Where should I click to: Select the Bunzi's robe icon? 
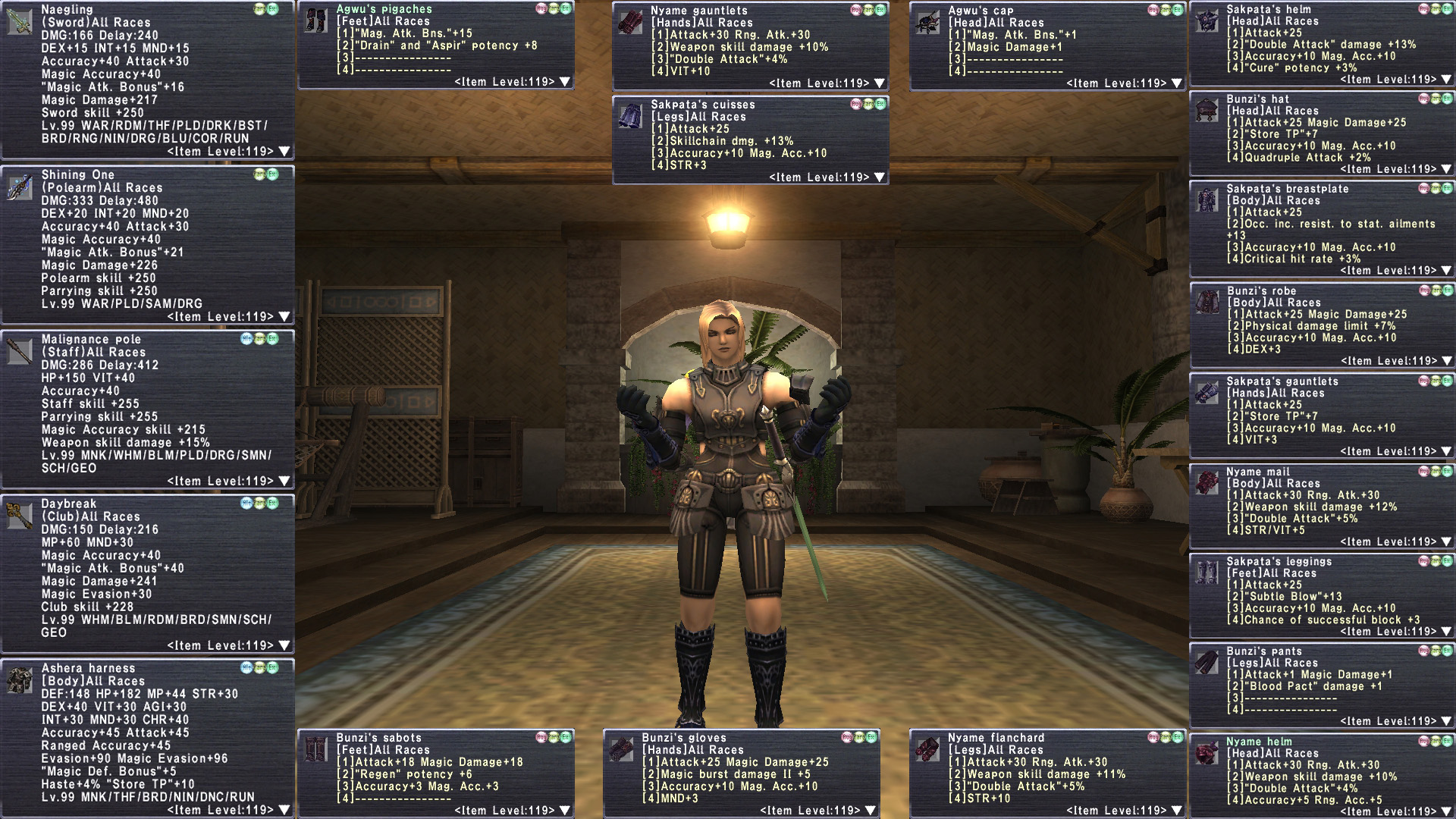pyautogui.click(x=1207, y=303)
